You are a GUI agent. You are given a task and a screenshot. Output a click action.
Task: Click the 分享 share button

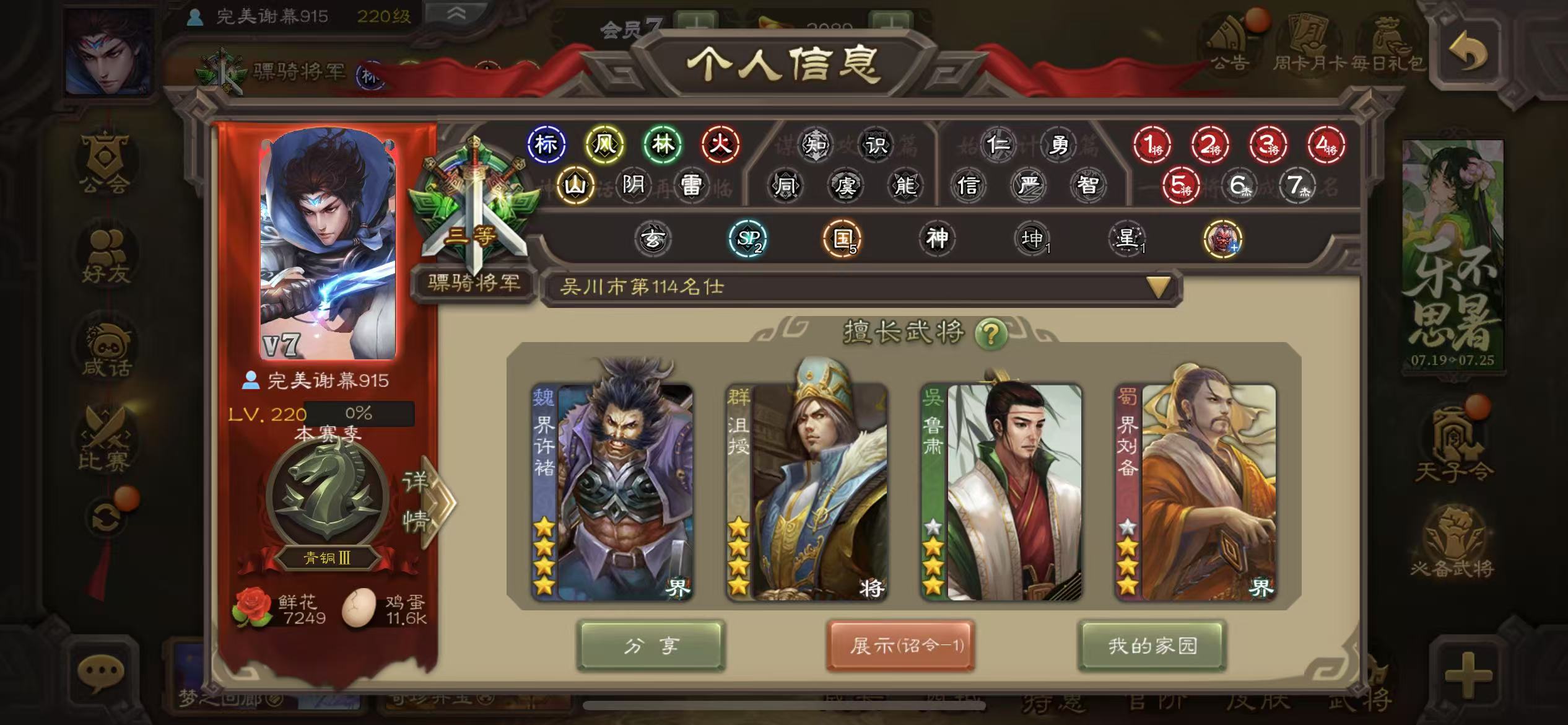tap(651, 646)
